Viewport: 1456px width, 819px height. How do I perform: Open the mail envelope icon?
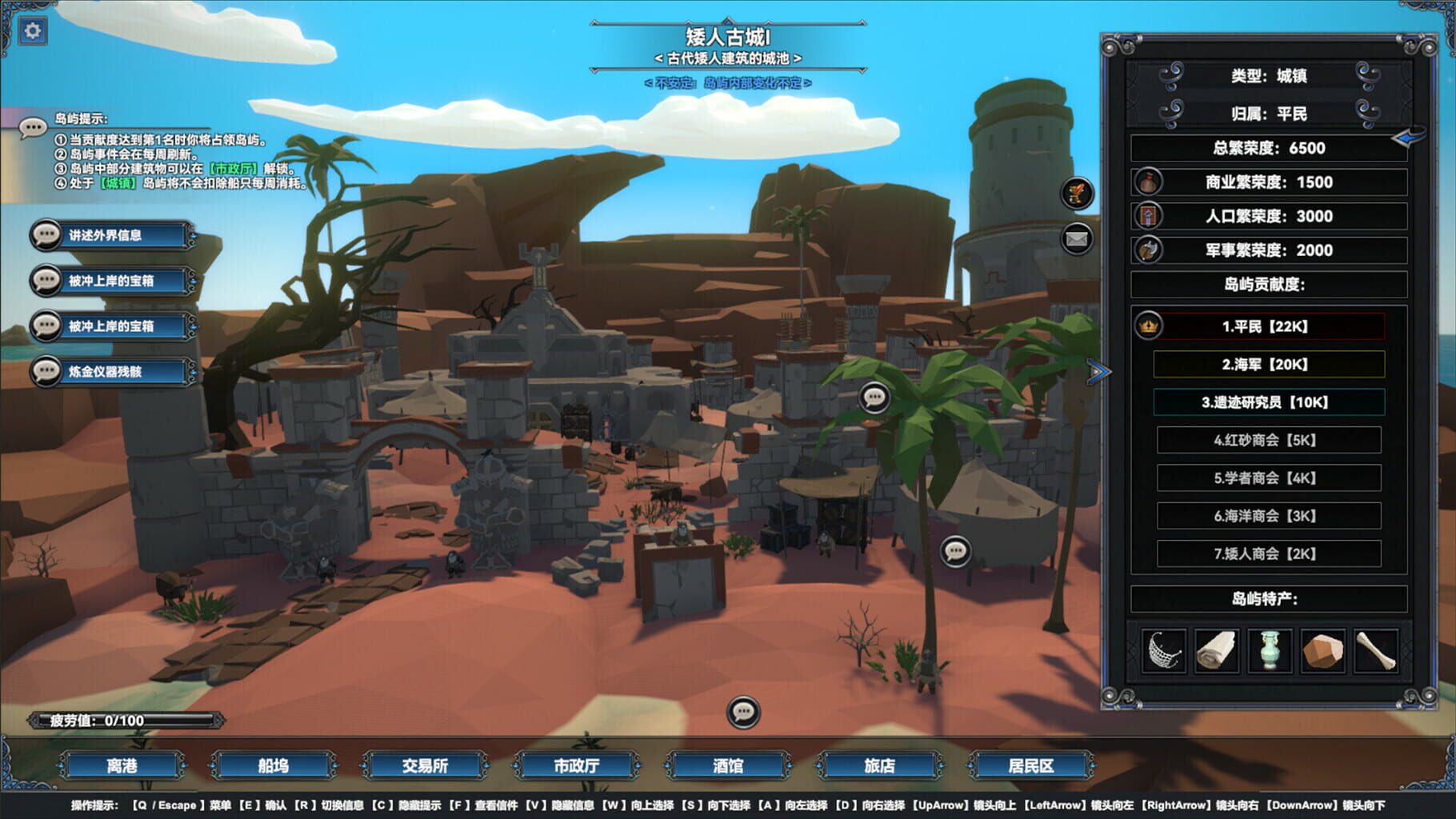click(x=1076, y=238)
